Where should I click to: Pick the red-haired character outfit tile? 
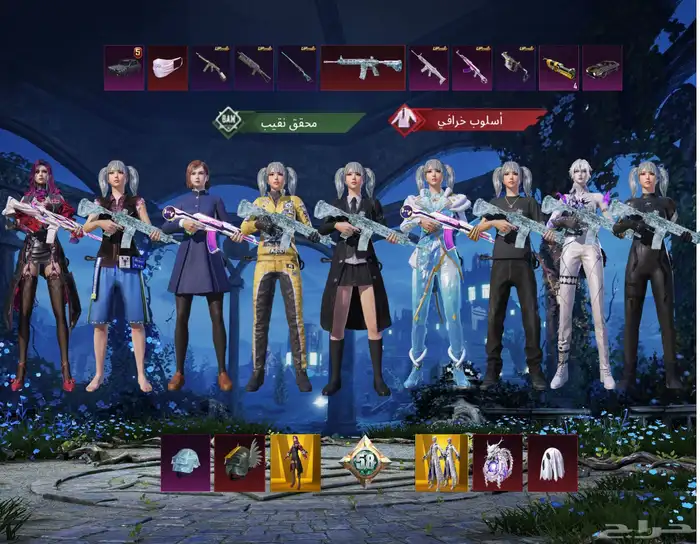295,463
